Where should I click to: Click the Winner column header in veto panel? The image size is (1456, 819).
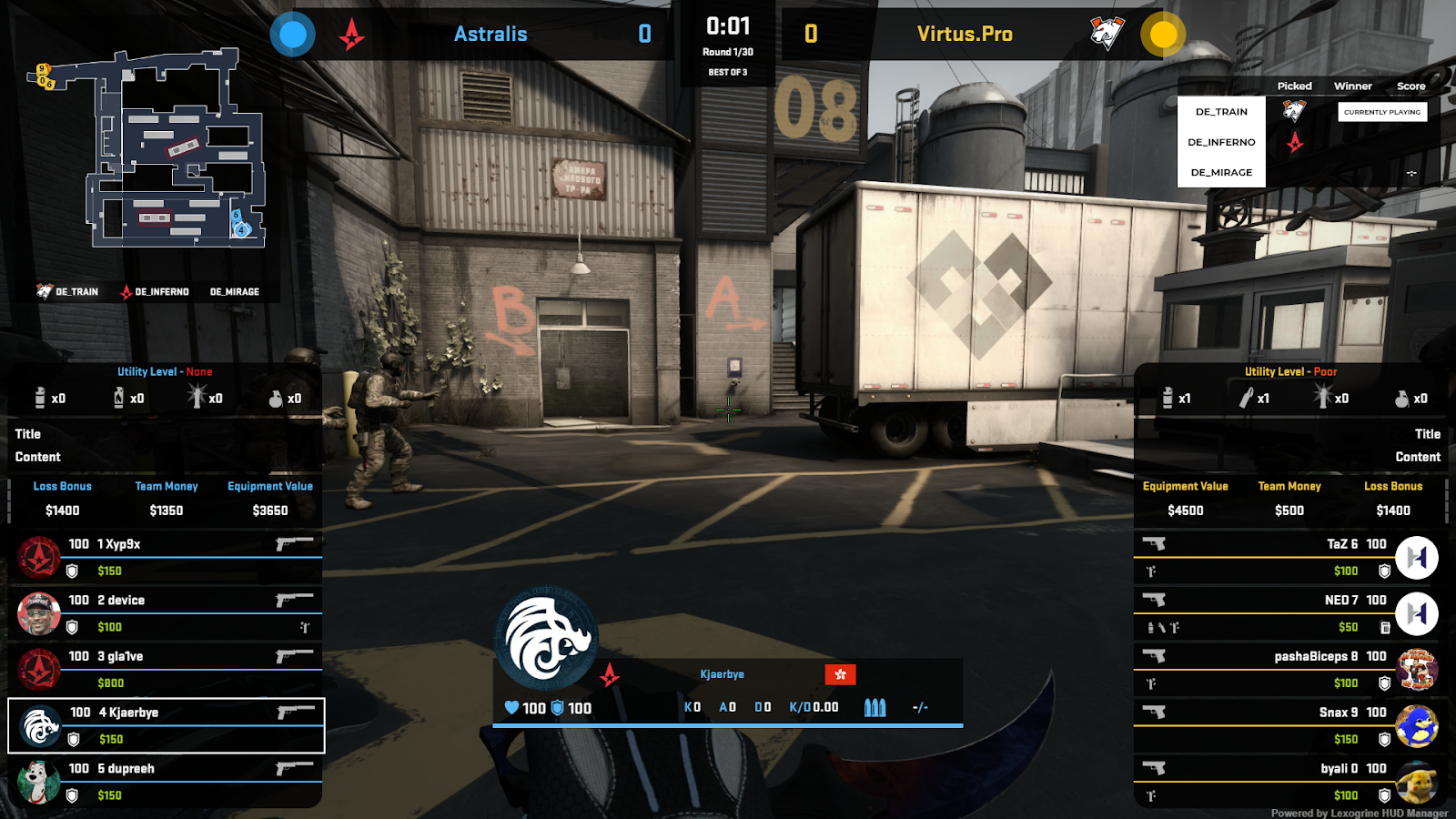(1353, 86)
